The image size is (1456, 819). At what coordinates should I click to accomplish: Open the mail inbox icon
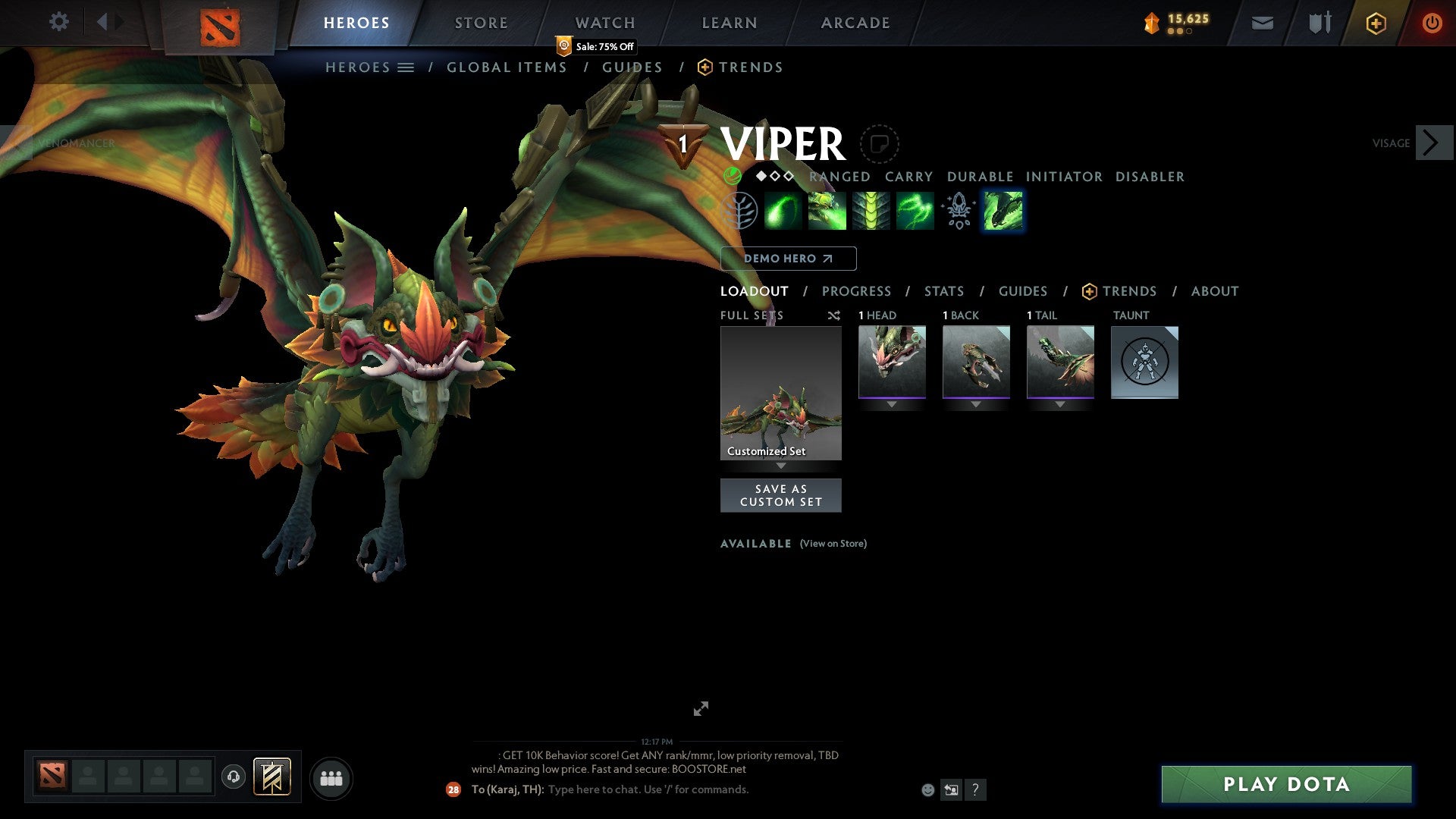(x=1262, y=22)
